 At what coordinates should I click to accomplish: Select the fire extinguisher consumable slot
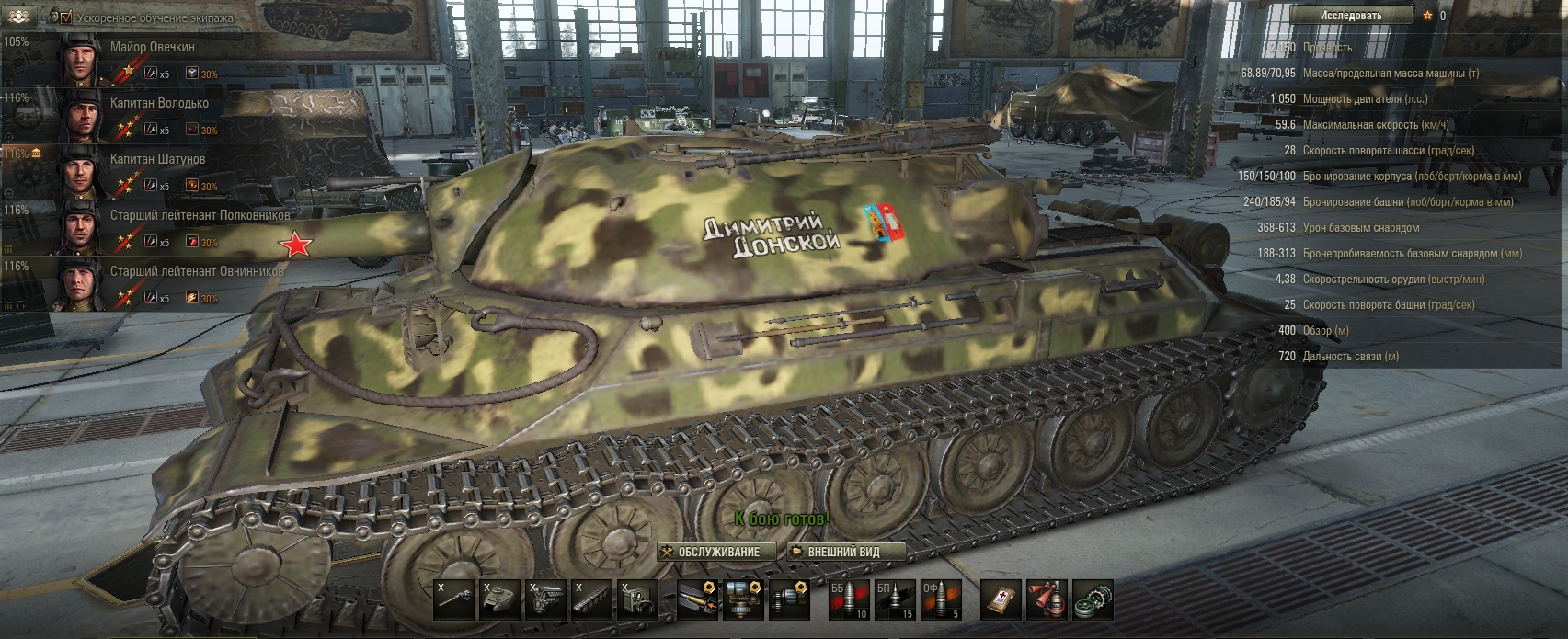pyautogui.click(x=1047, y=599)
